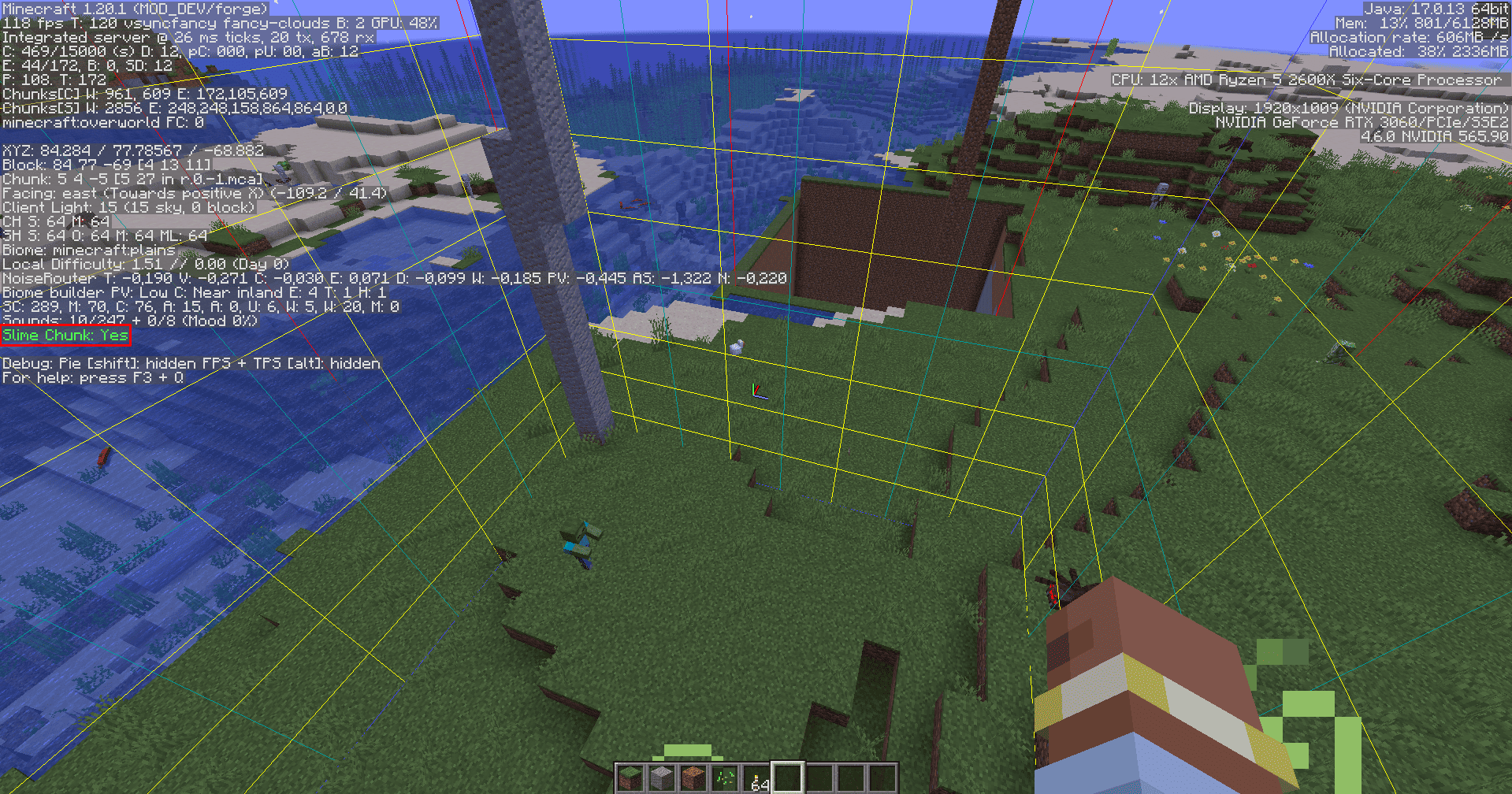Click the colored XYZ axes indicator near screen center
1512x794 pixels.
pyautogui.click(x=759, y=390)
